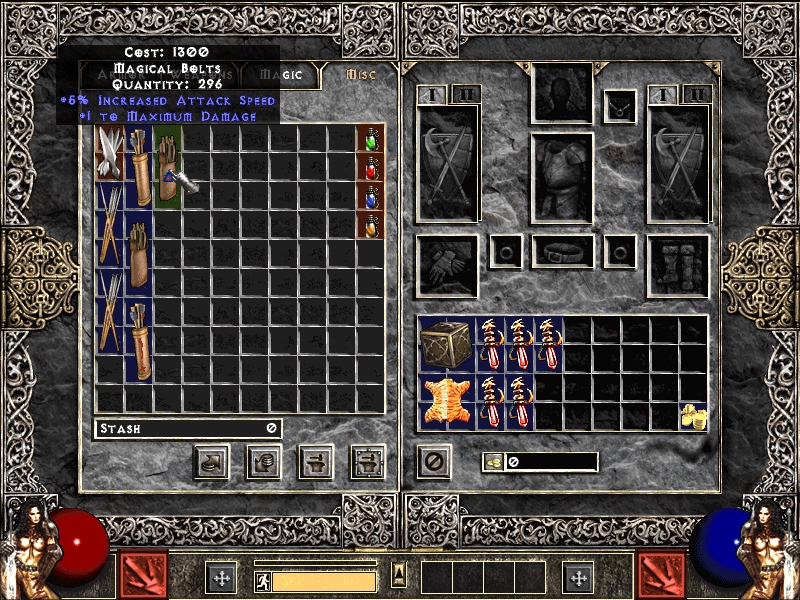Image resolution: width=800 pixels, height=600 pixels.
Task: Choose the blue mana potion in the shop
Action: tap(370, 197)
